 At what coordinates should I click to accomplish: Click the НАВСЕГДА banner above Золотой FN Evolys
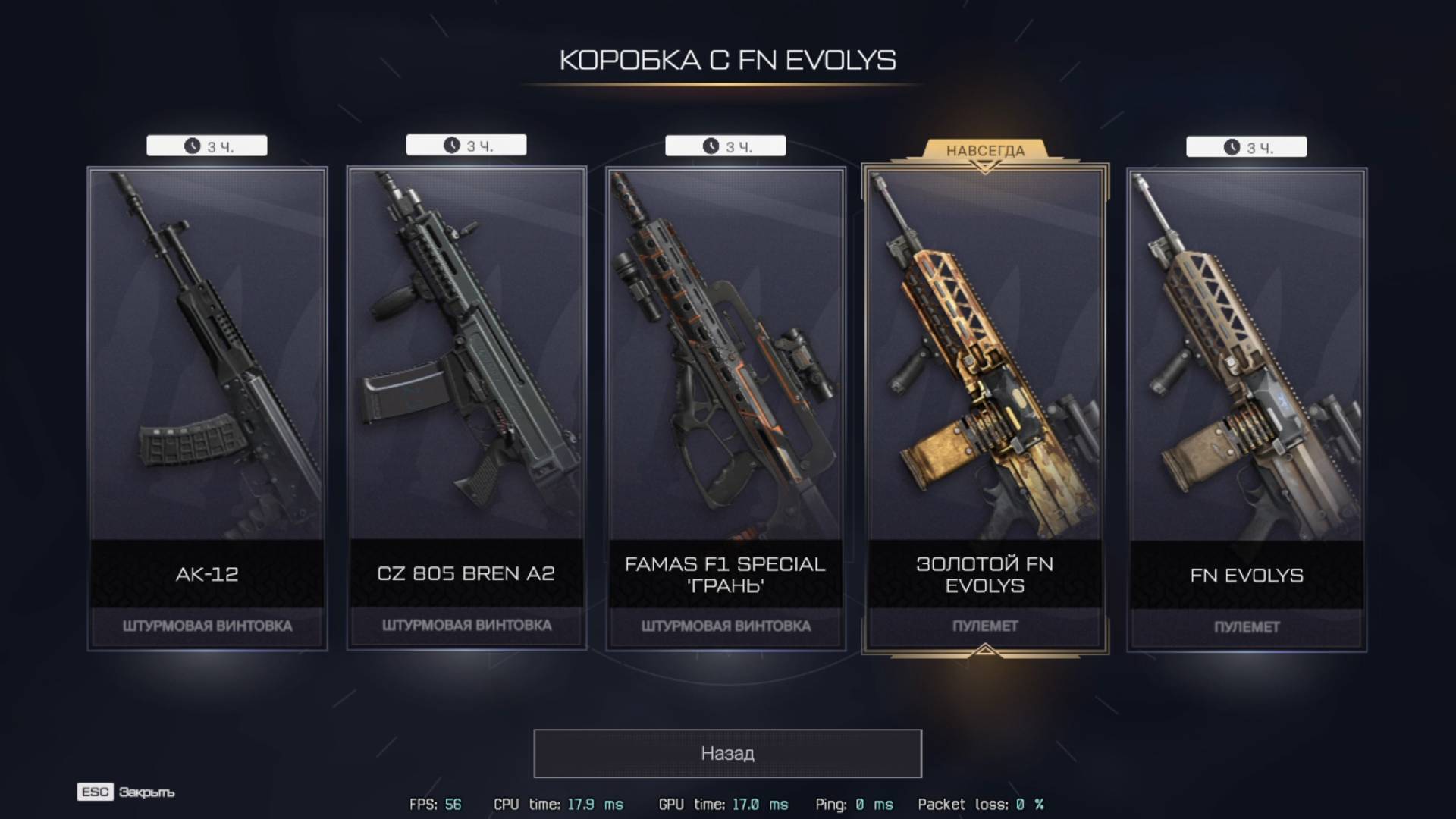tap(986, 151)
